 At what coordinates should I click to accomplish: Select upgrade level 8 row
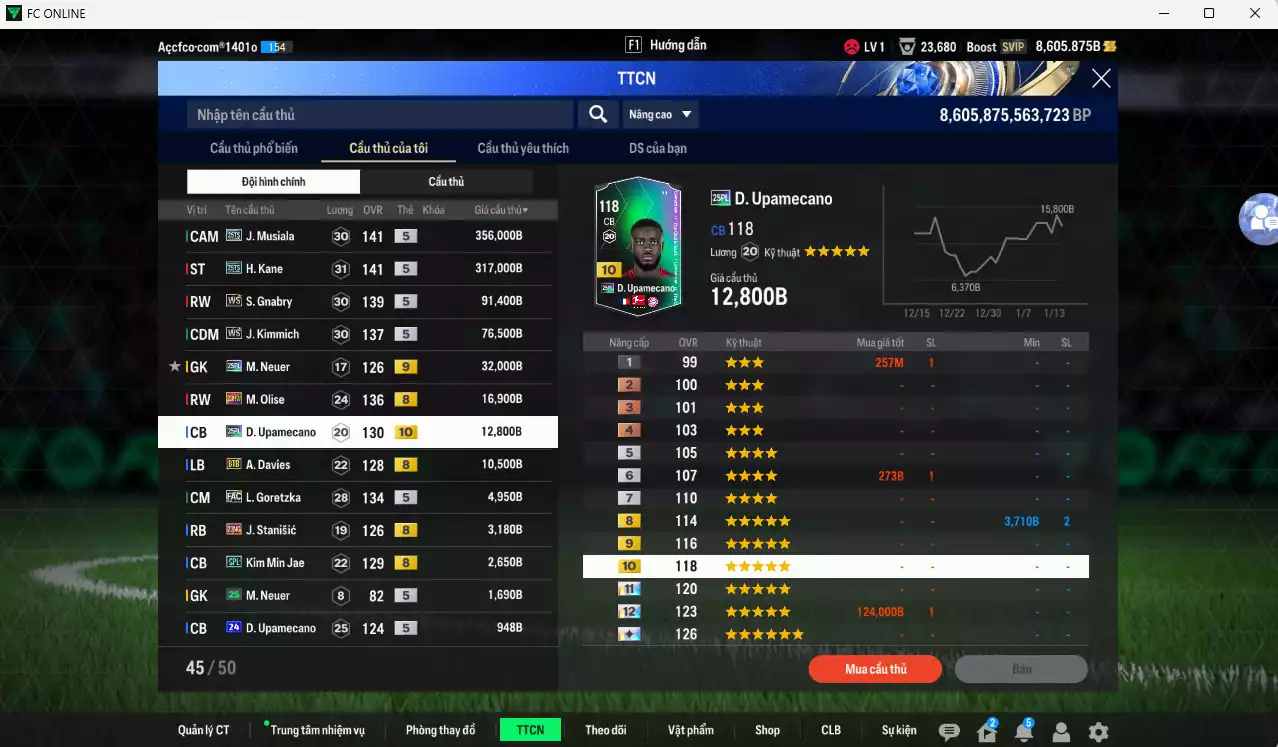tap(835, 521)
